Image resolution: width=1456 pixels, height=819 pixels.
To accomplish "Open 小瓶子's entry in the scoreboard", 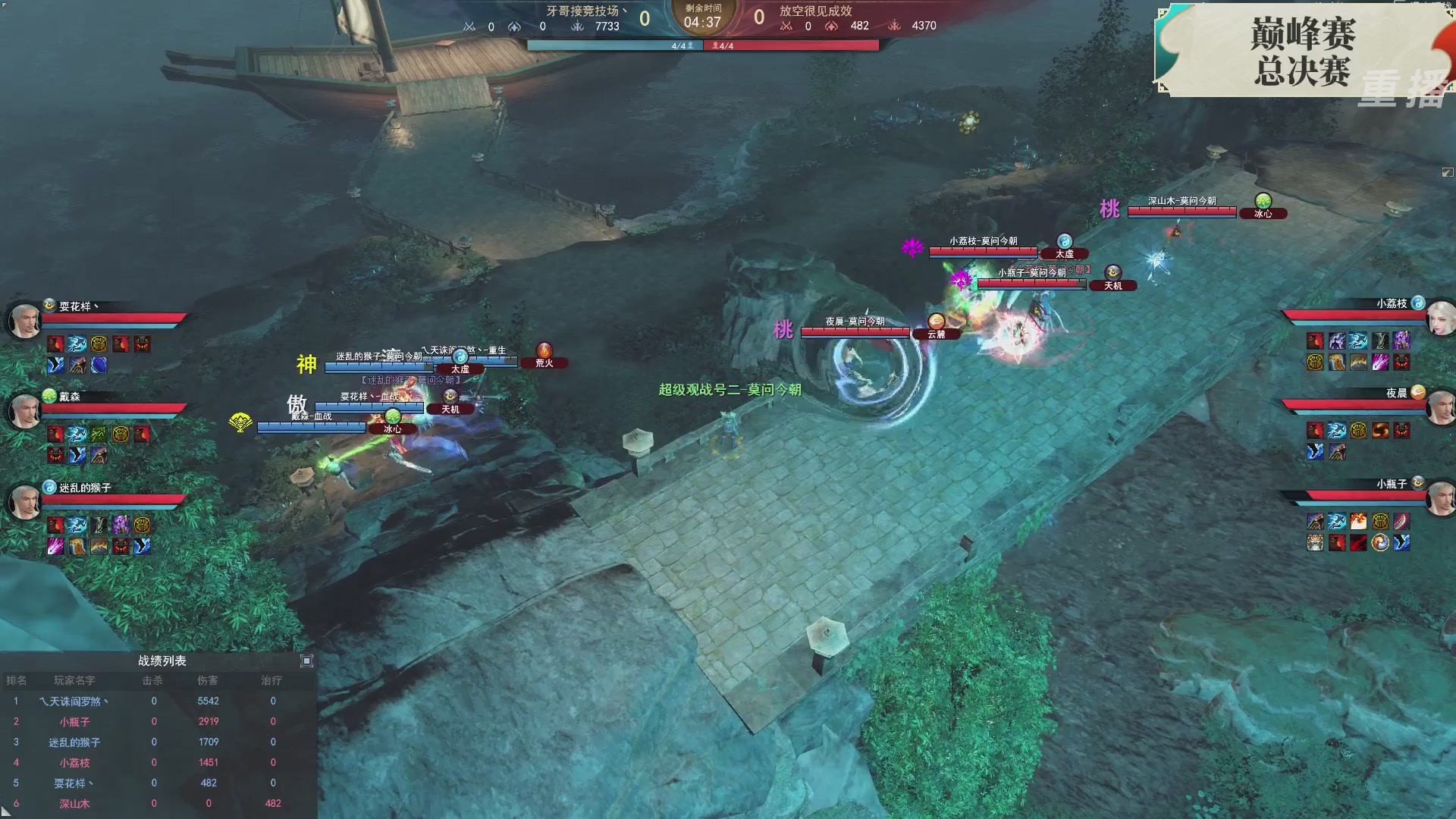I will point(74,721).
